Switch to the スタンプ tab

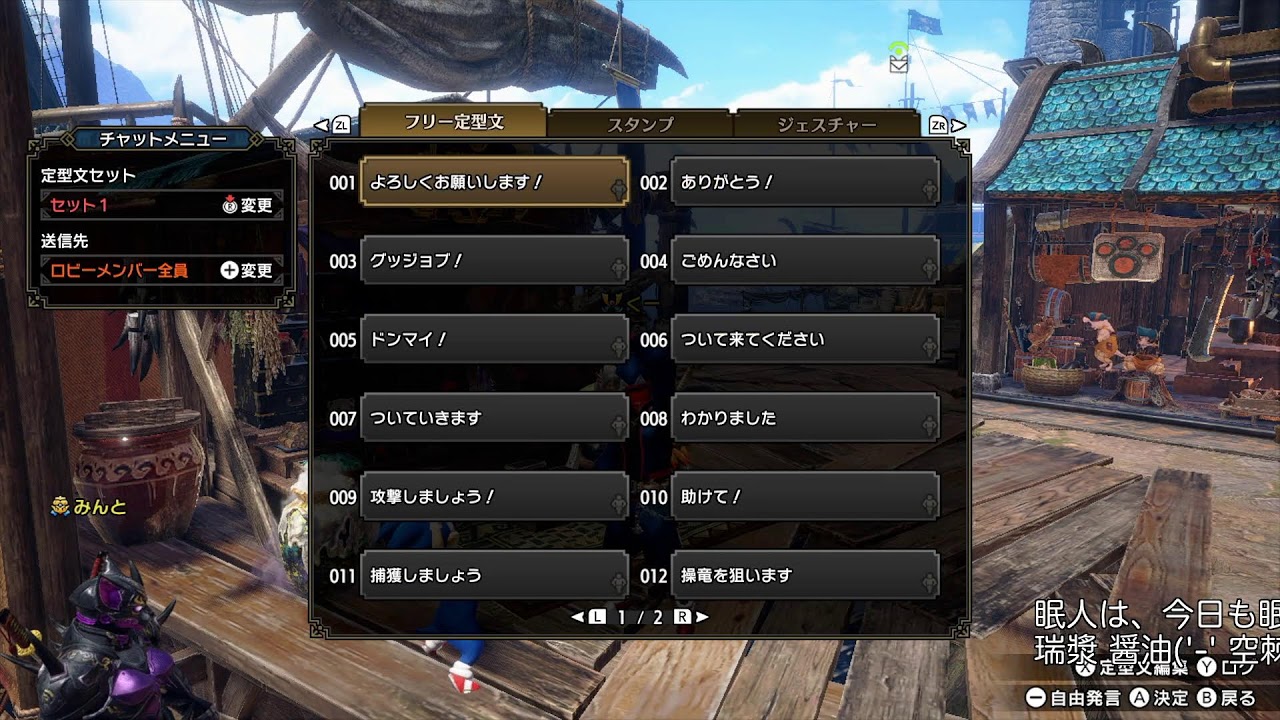coord(640,125)
